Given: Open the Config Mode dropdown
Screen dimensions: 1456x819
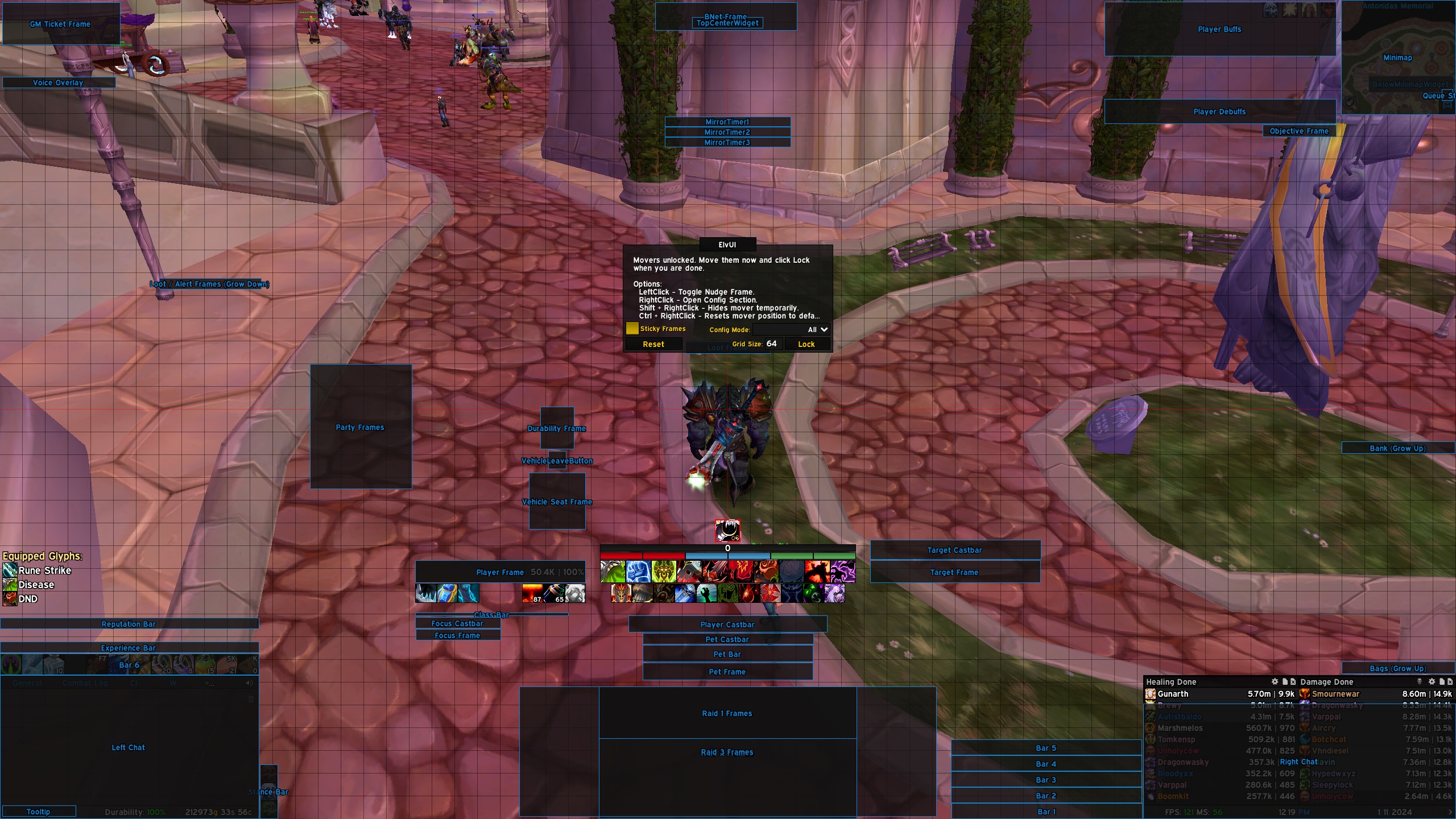Looking at the screenshot, I should point(791,330).
